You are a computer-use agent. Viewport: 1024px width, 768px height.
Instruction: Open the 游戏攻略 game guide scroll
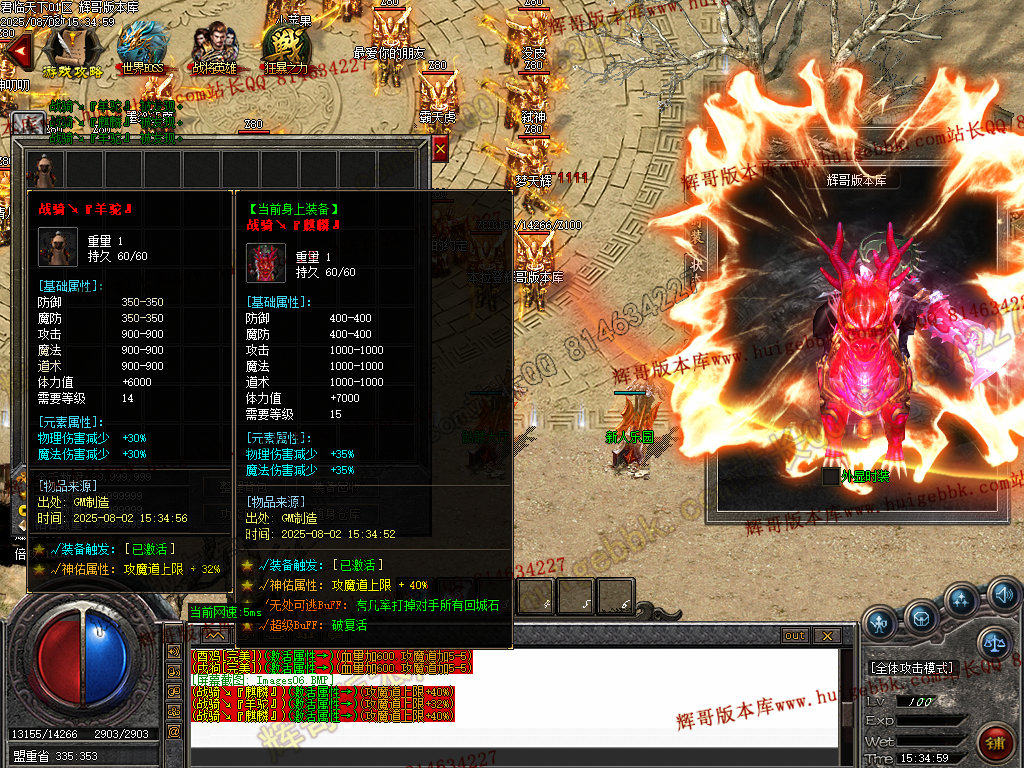71,50
